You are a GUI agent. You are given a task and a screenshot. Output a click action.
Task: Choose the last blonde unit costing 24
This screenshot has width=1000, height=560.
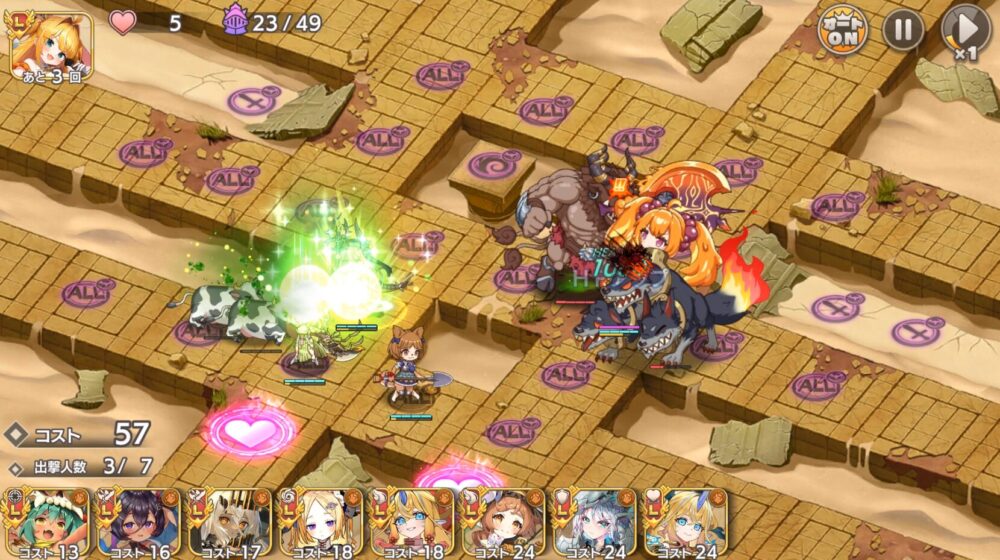tap(685, 522)
